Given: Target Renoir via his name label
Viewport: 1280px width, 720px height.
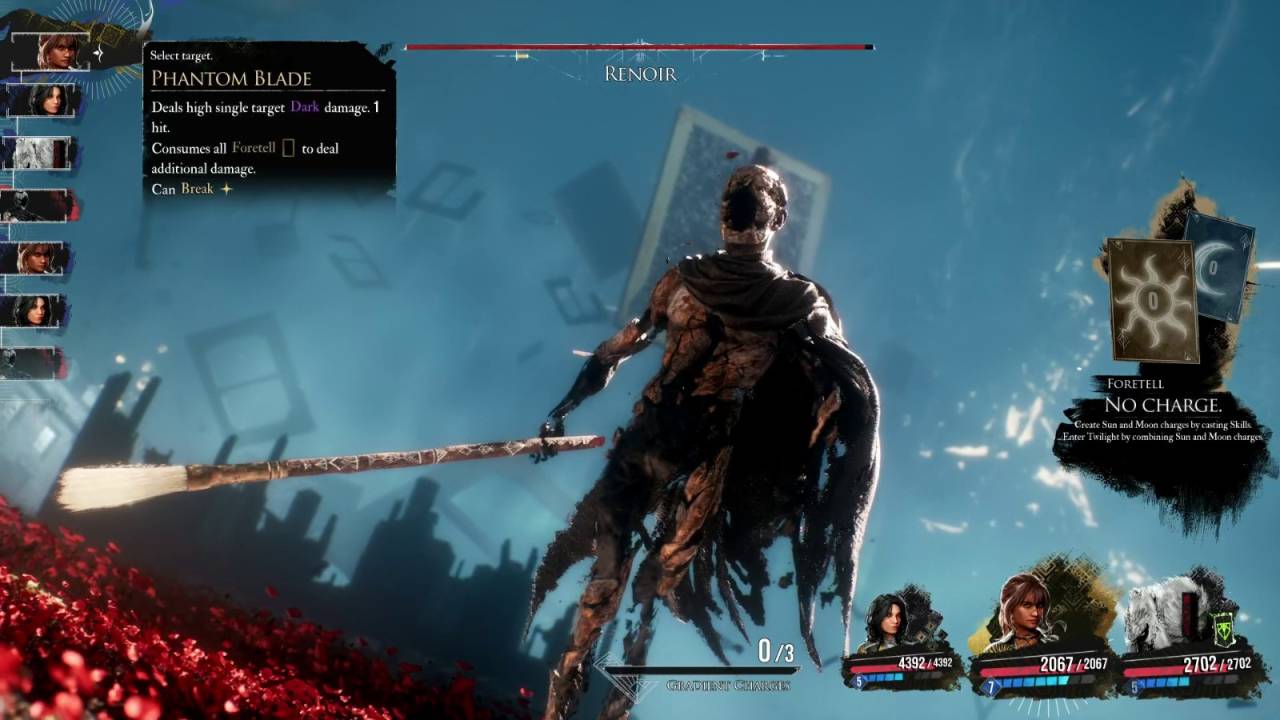Looking at the screenshot, I should point(640,74).
